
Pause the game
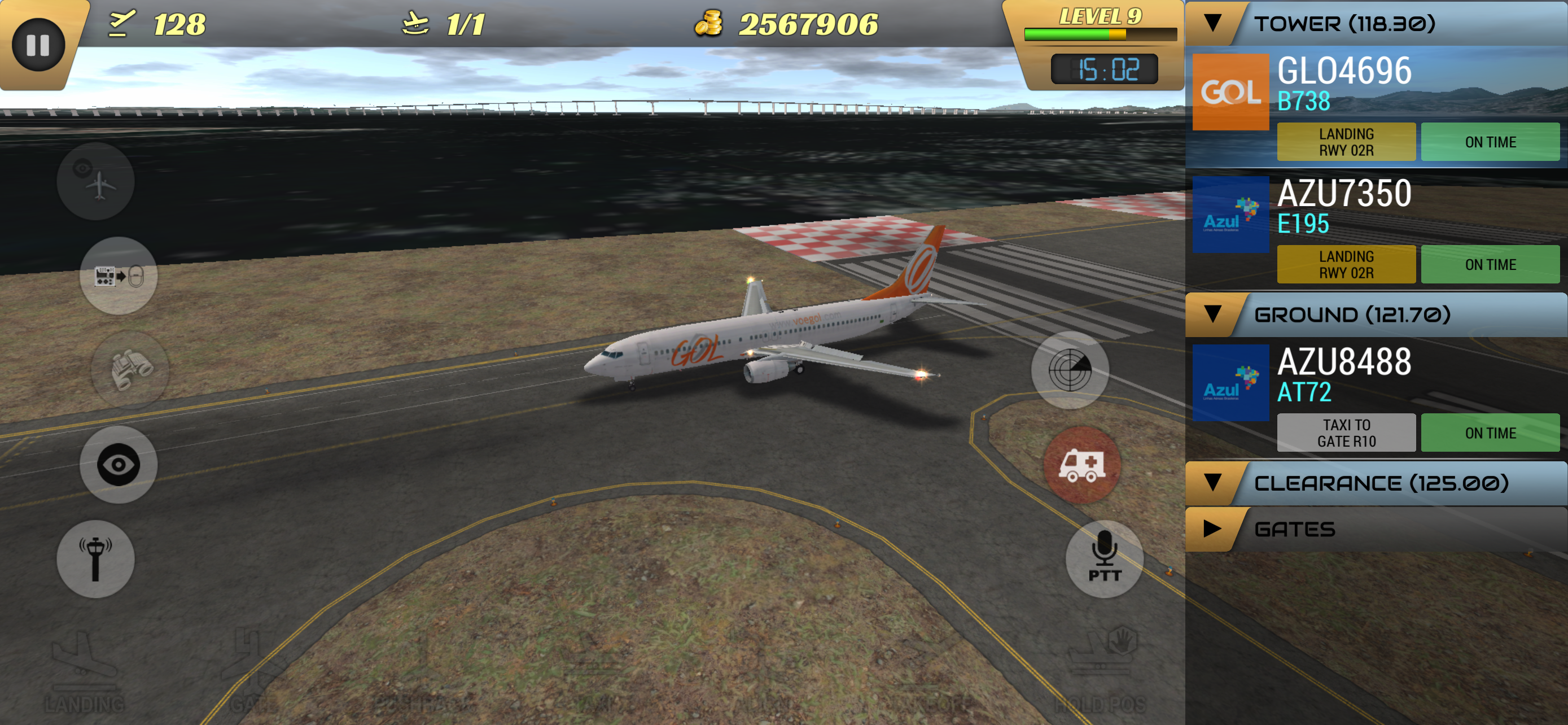(x=38, y=44)
